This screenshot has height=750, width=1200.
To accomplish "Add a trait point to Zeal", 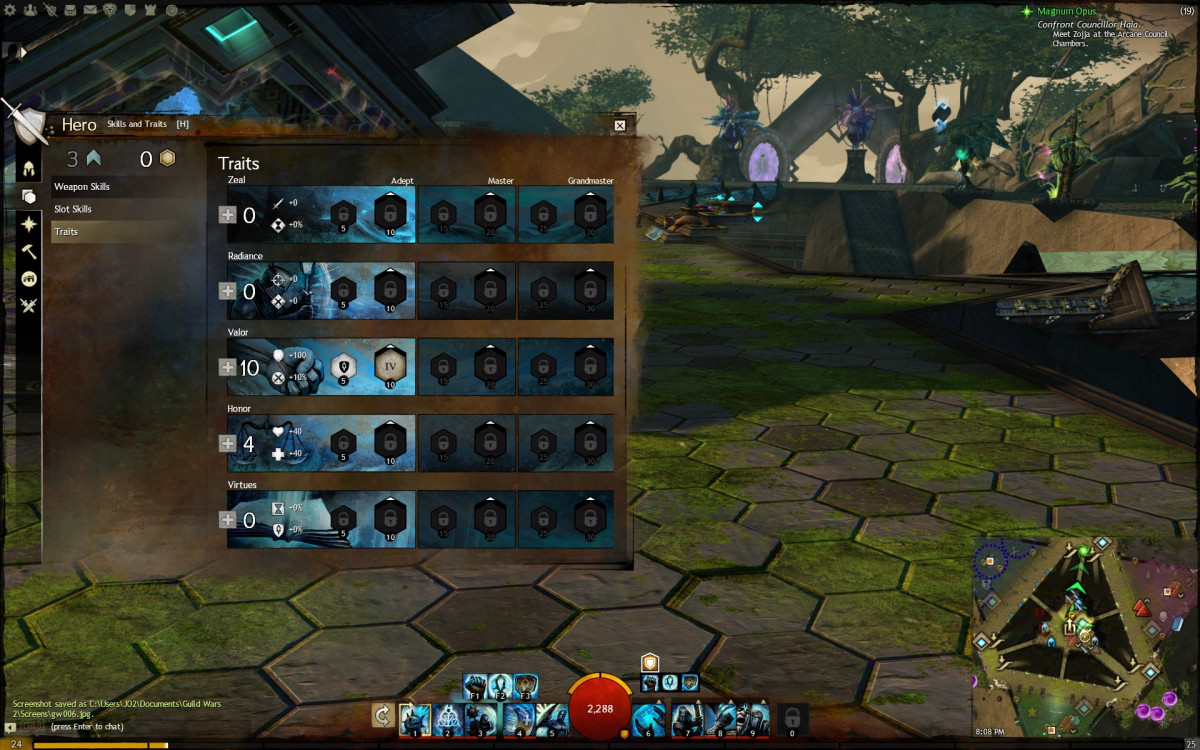I will [228, 214].
